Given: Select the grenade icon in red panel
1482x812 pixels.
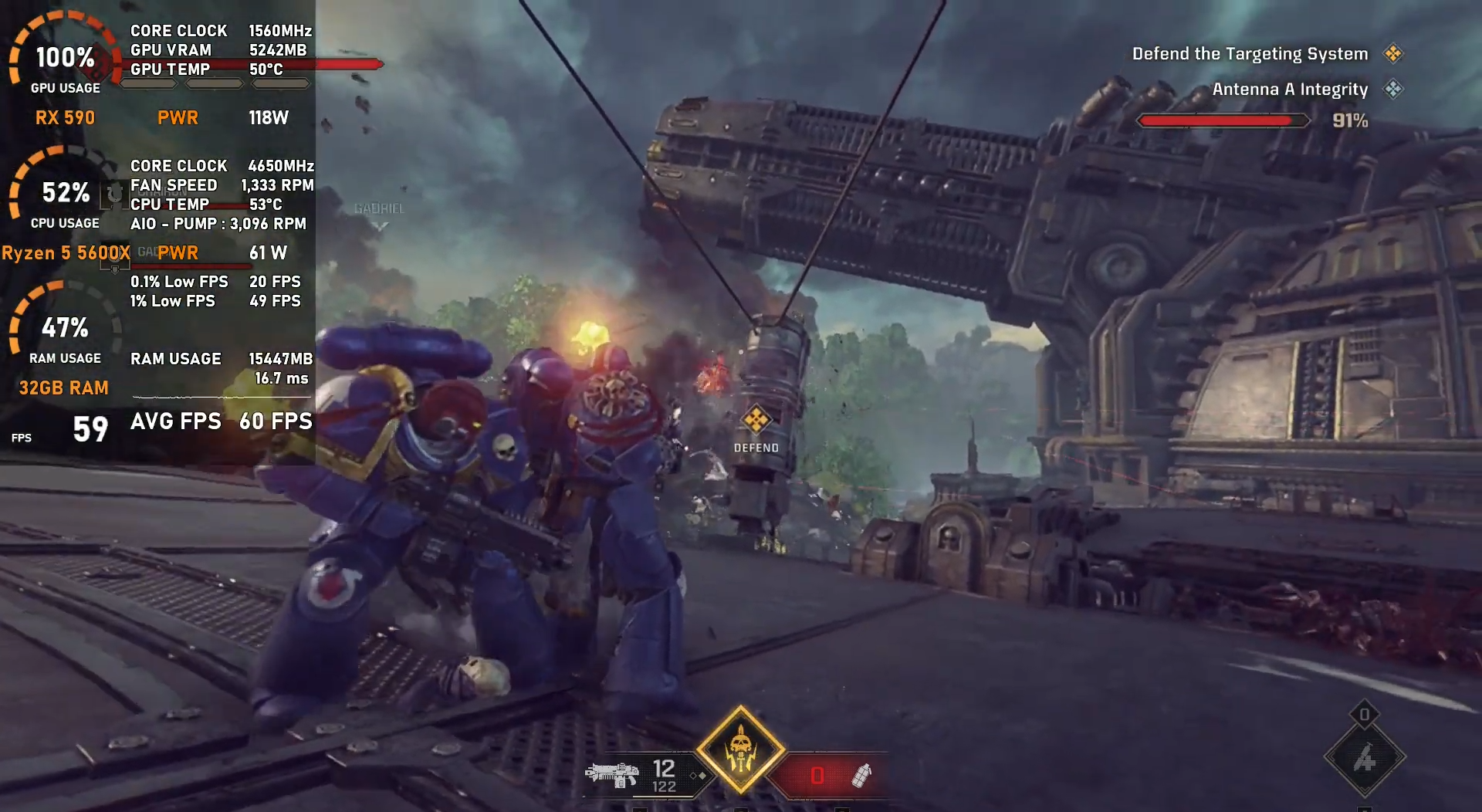Looking at the screenshot, I should pos(861,775).
